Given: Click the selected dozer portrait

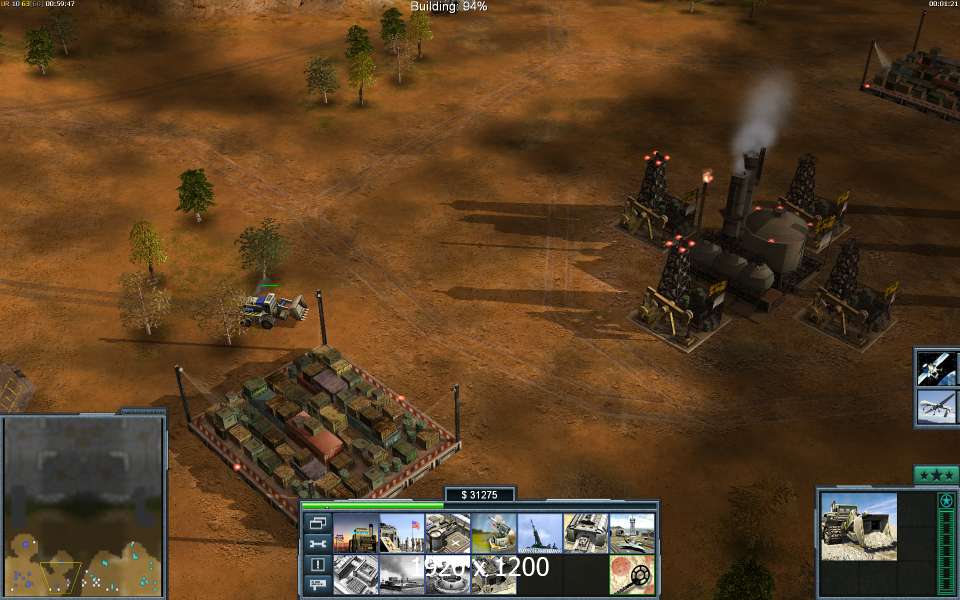Looking at the screenshot, I should 858,526.
